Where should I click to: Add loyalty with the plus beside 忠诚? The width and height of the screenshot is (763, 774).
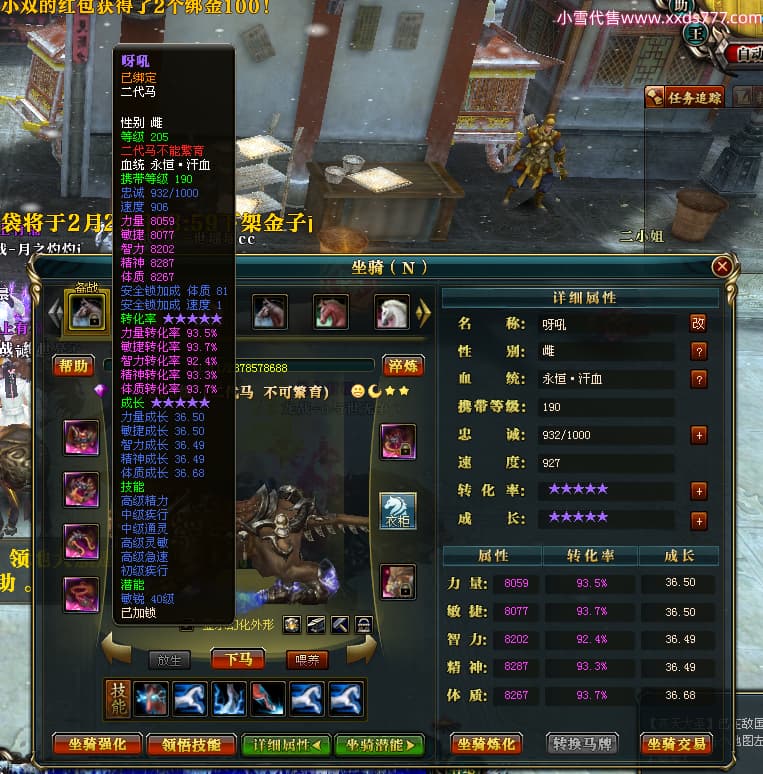pyautogui.click(x=698, y=435)
